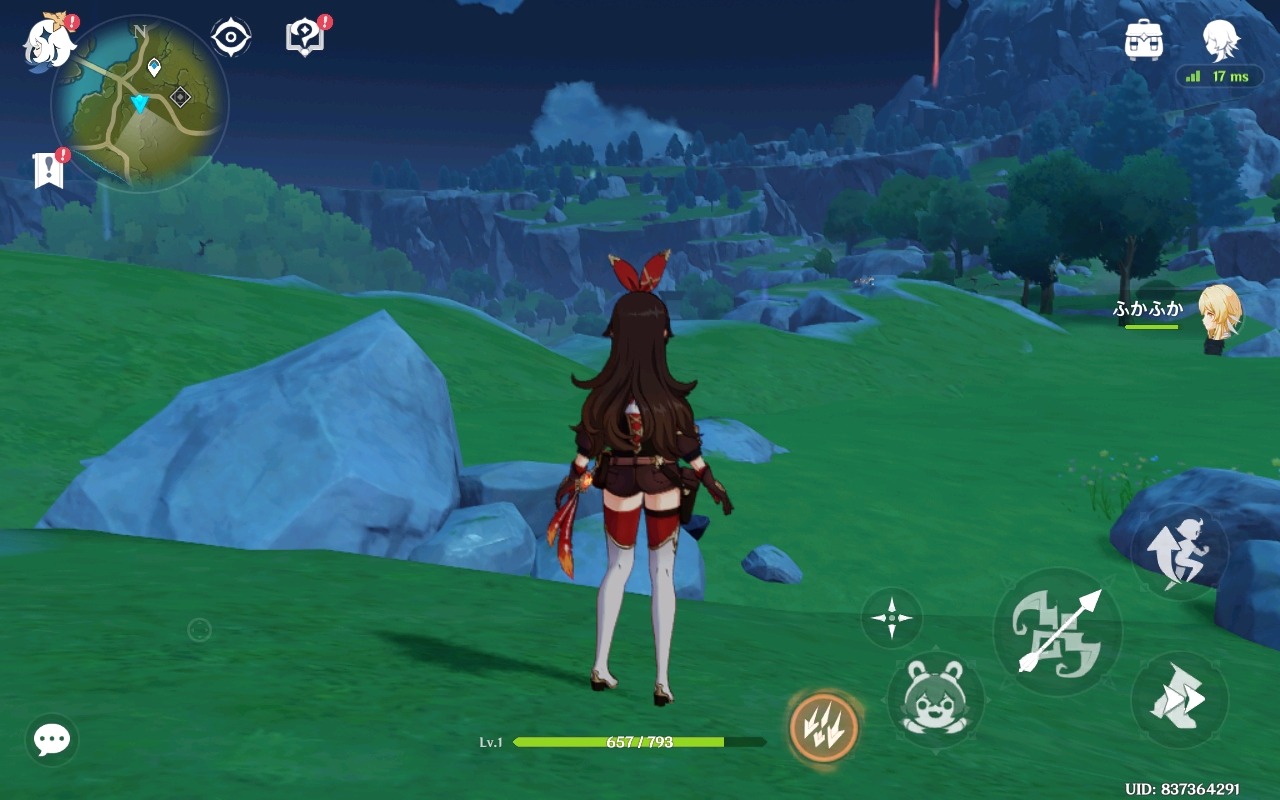Open the character profile icon

[1221, 40]
